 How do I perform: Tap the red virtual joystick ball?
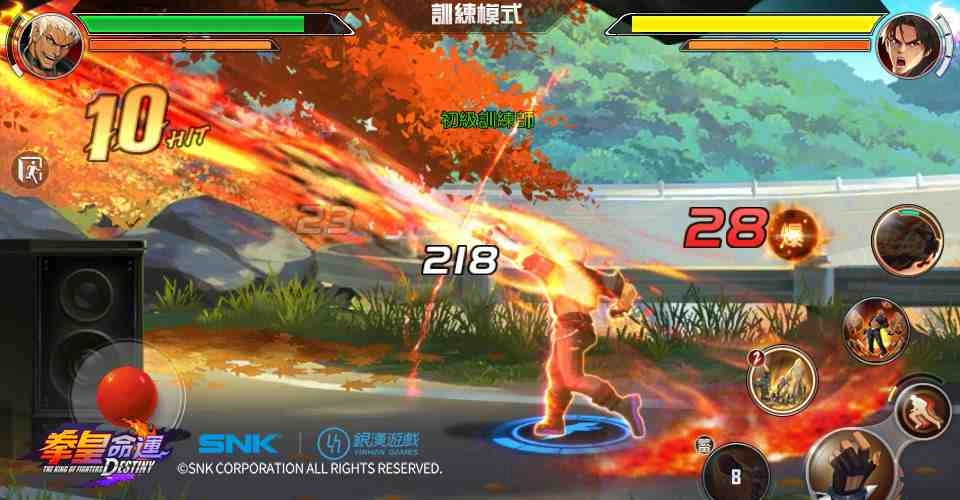pos(127,394)
